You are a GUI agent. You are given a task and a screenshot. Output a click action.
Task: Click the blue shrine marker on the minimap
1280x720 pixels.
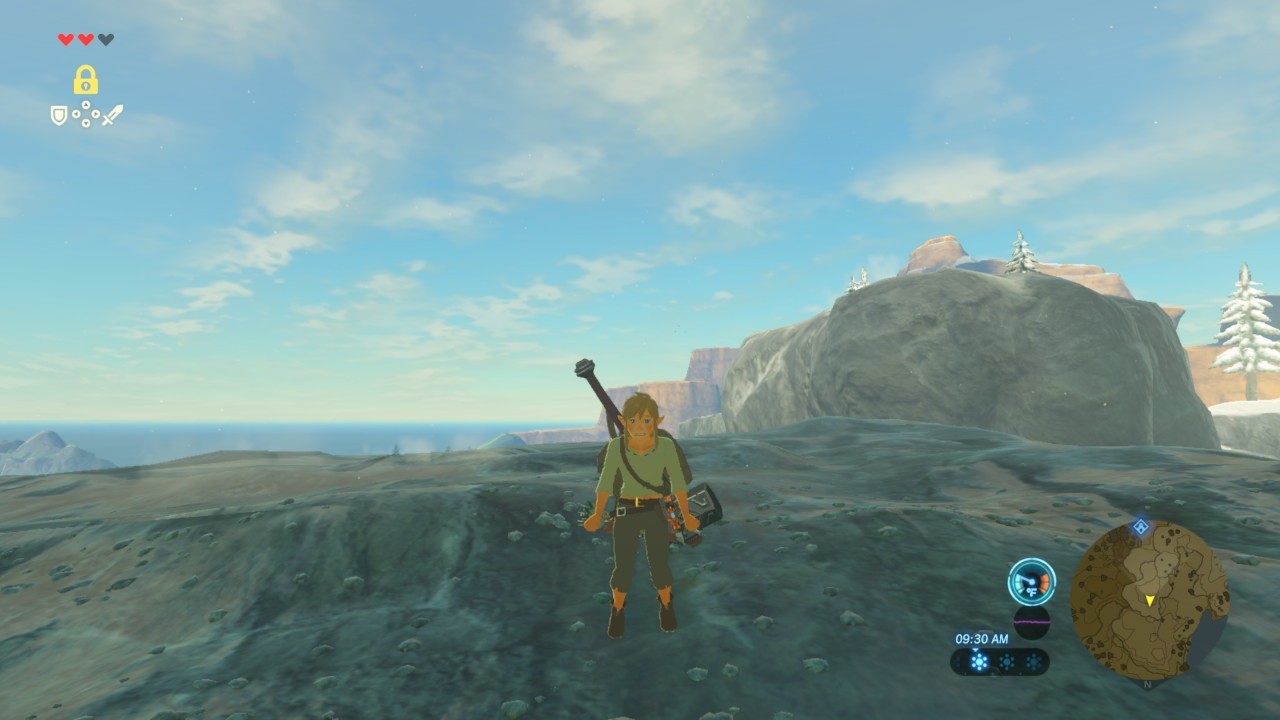click(1140, 526)
